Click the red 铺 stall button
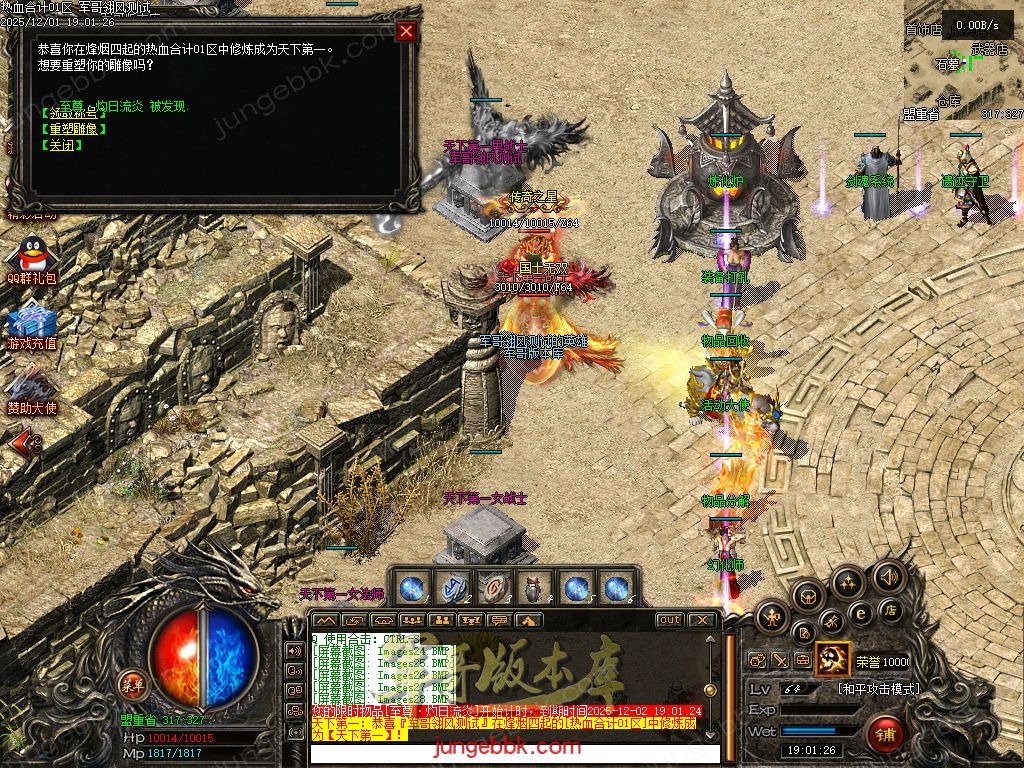This screenshot has width=1024, height=768. [x=885, y=734]
